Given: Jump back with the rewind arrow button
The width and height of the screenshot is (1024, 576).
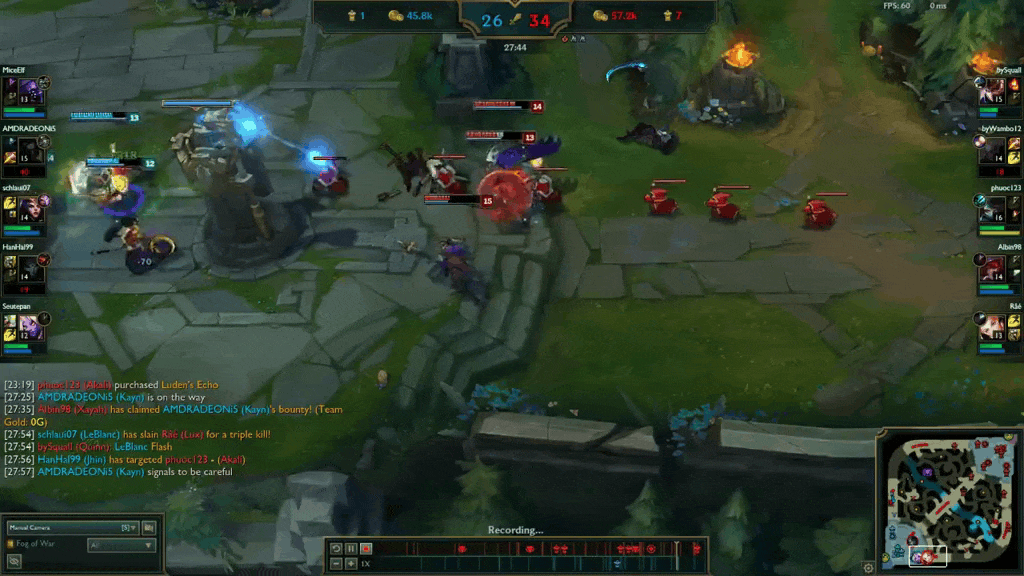Looking at the screenshot, I should point(336,548).
